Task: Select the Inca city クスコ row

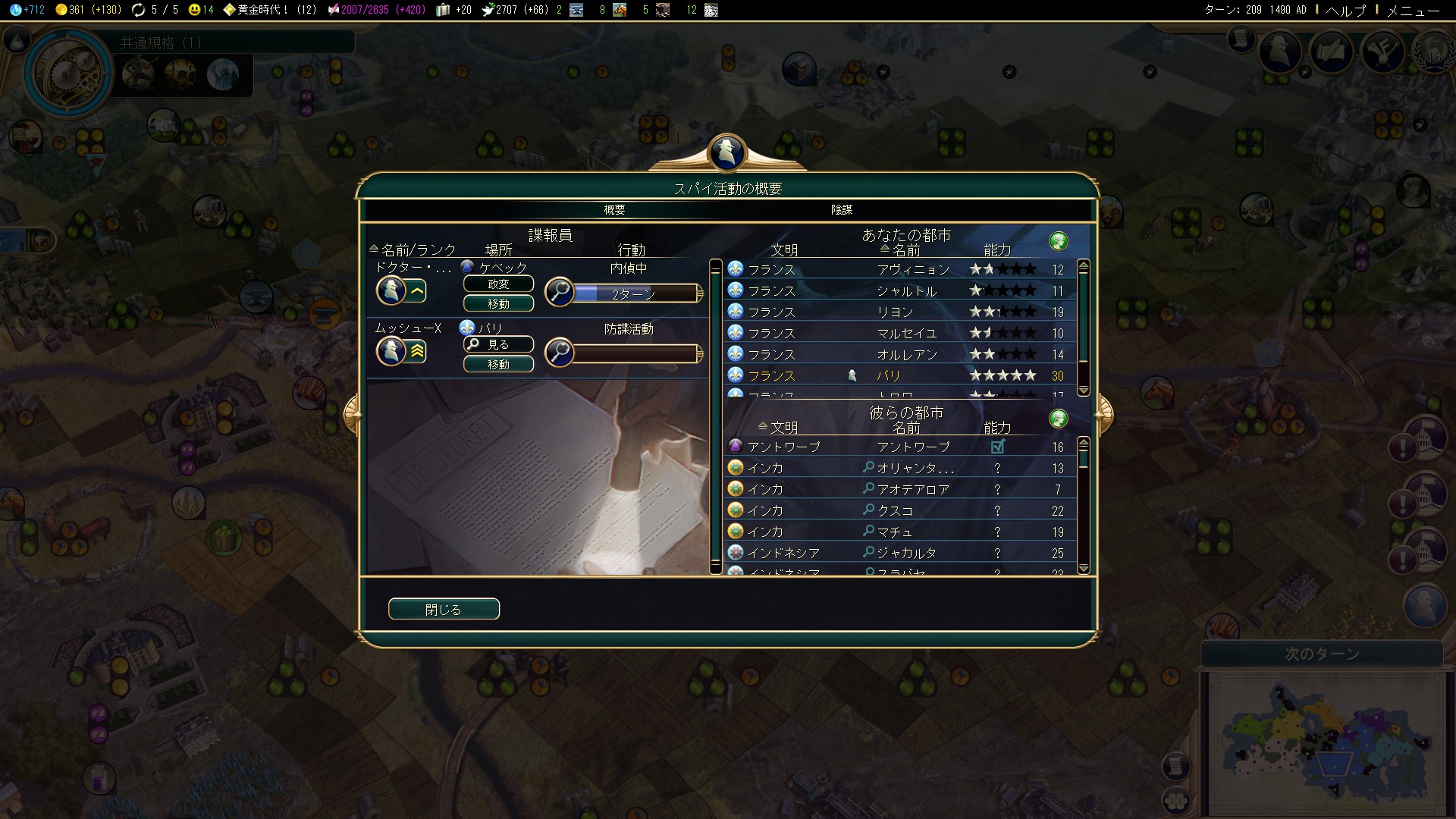Action: pos(902,510)
